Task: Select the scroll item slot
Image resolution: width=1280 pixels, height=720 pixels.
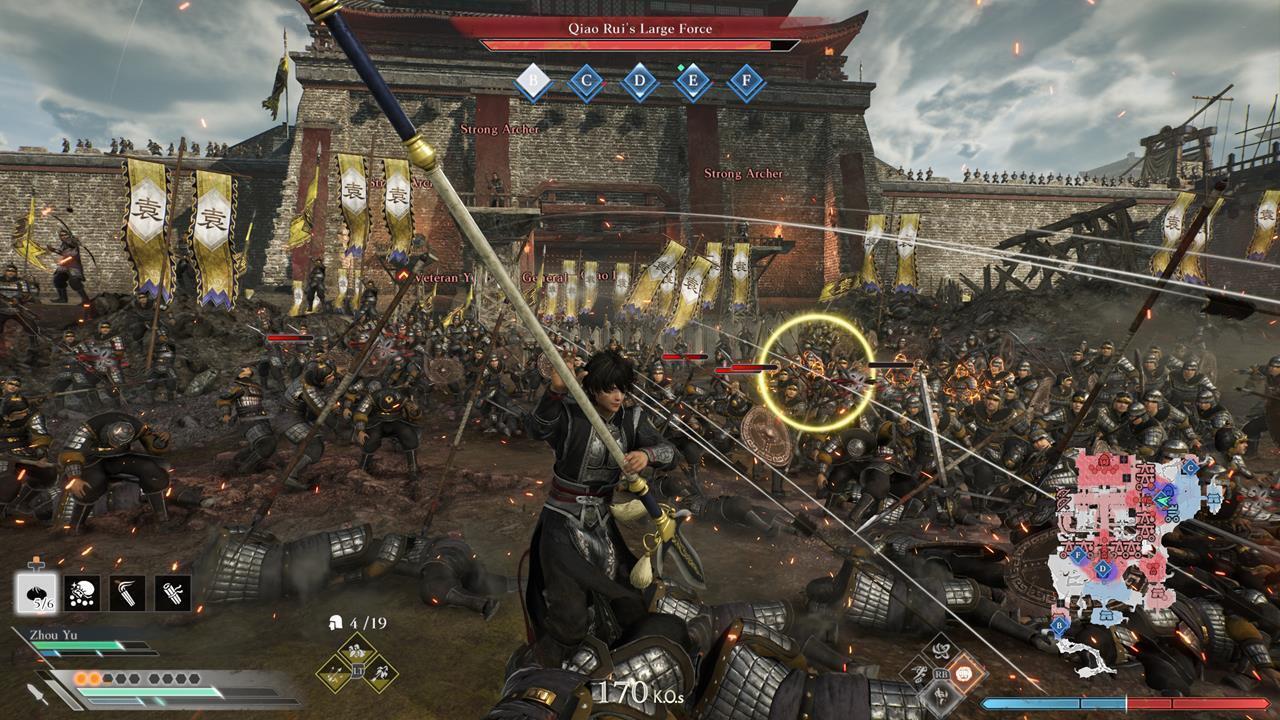Action: coord(172,593)
